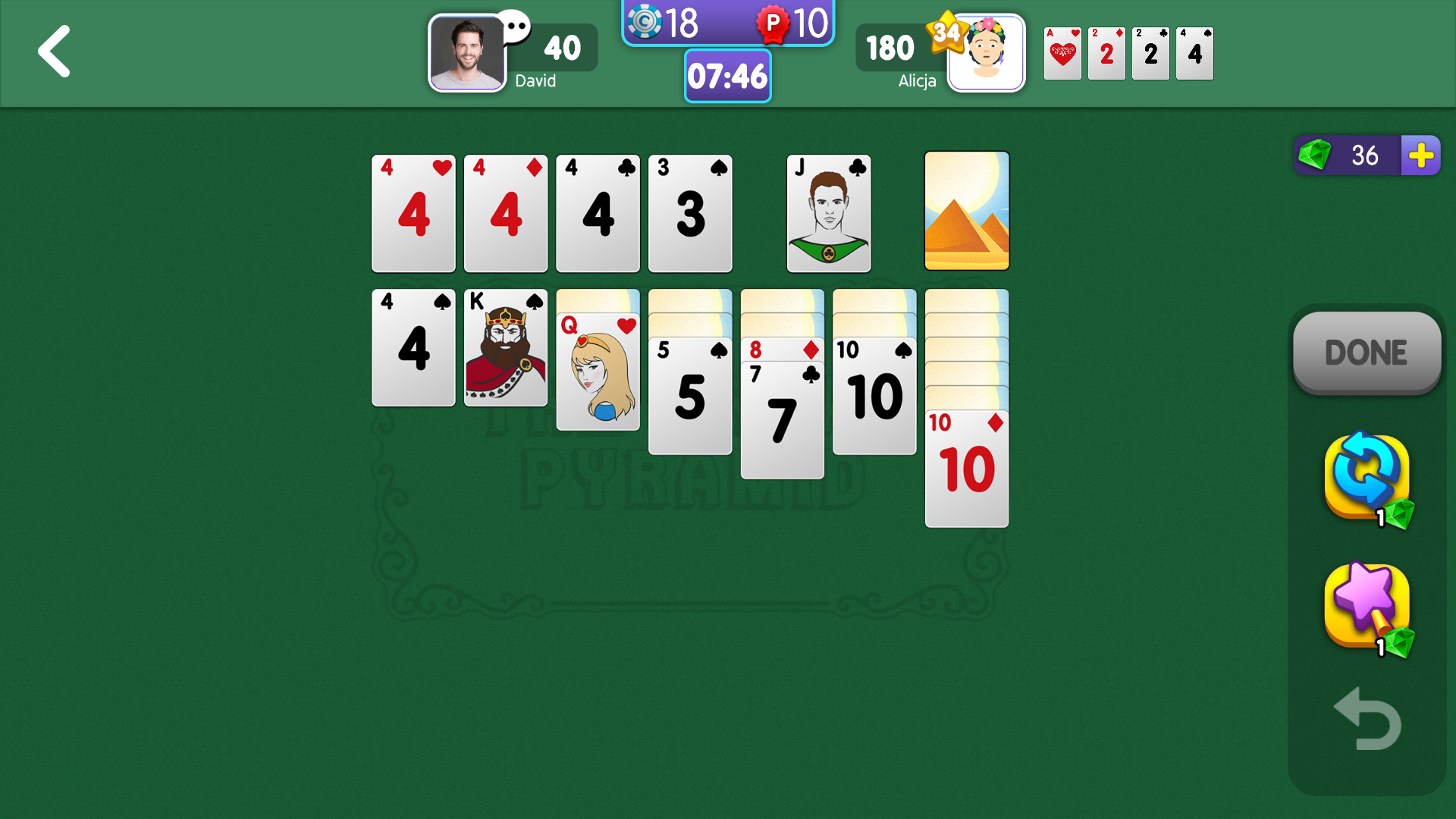This screenshot has height=819, width=1456.
Task: Undo the last move
Action: tap(1367, 719)
